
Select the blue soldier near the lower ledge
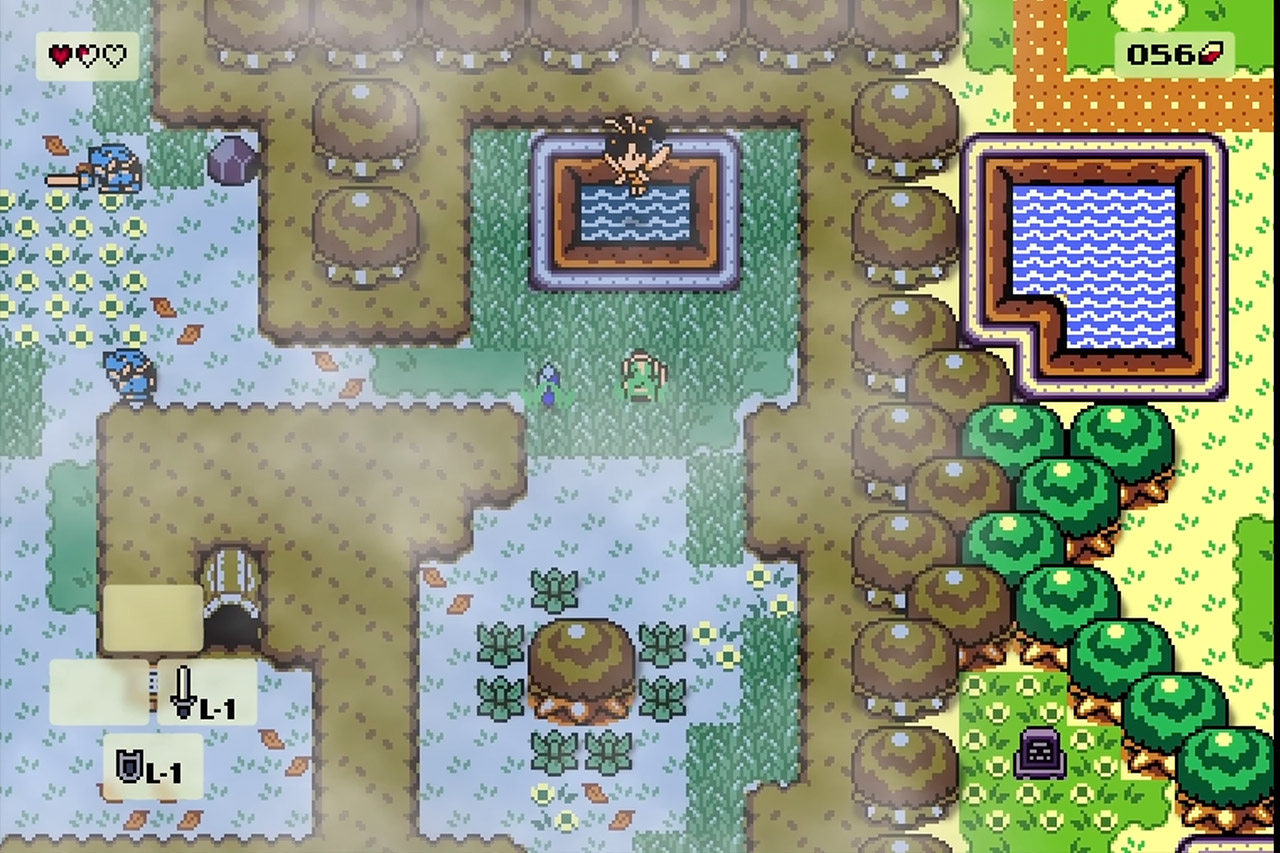pyautogui.click(x=130, y=378)
